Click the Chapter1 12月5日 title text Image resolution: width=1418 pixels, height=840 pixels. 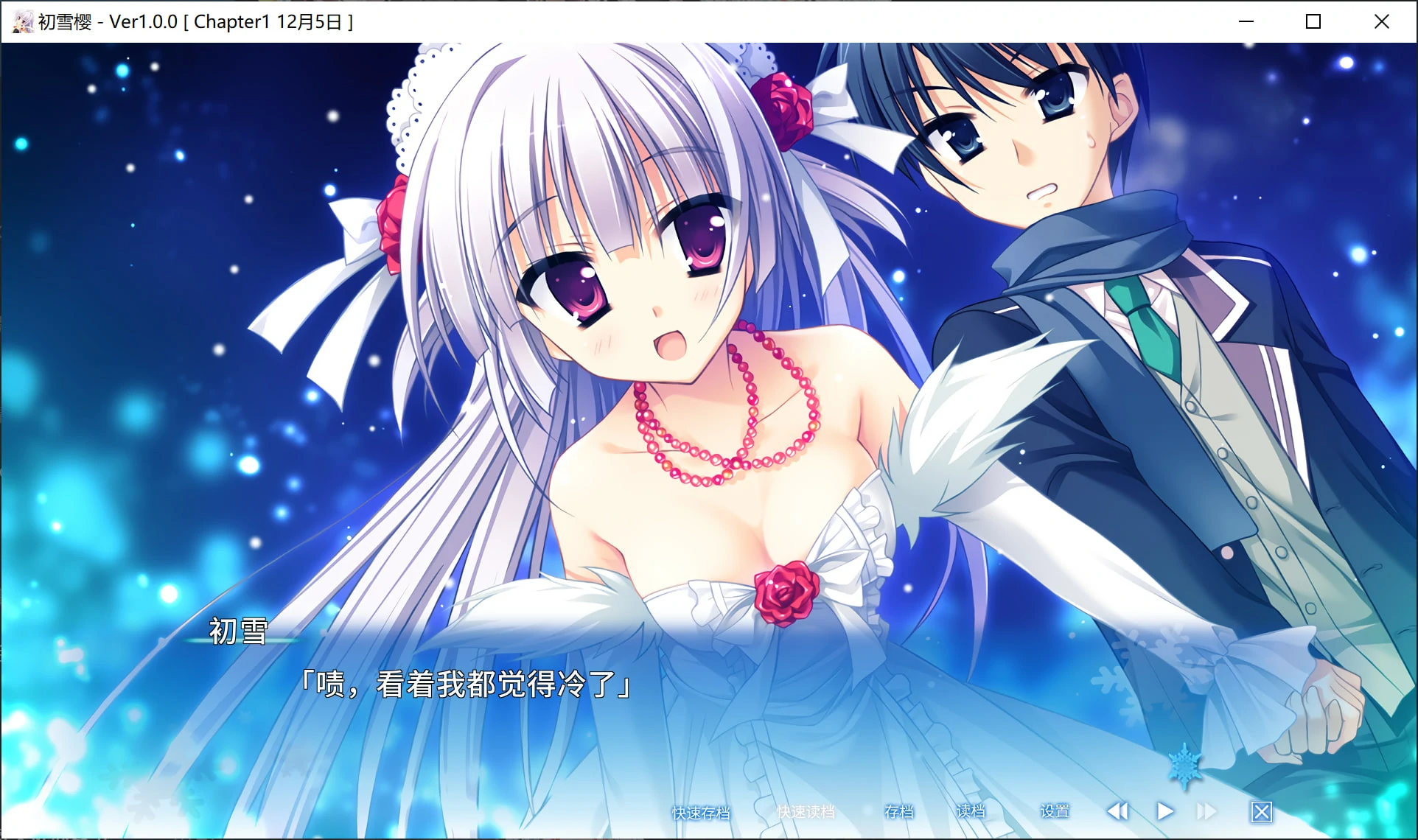coord(270,21)
